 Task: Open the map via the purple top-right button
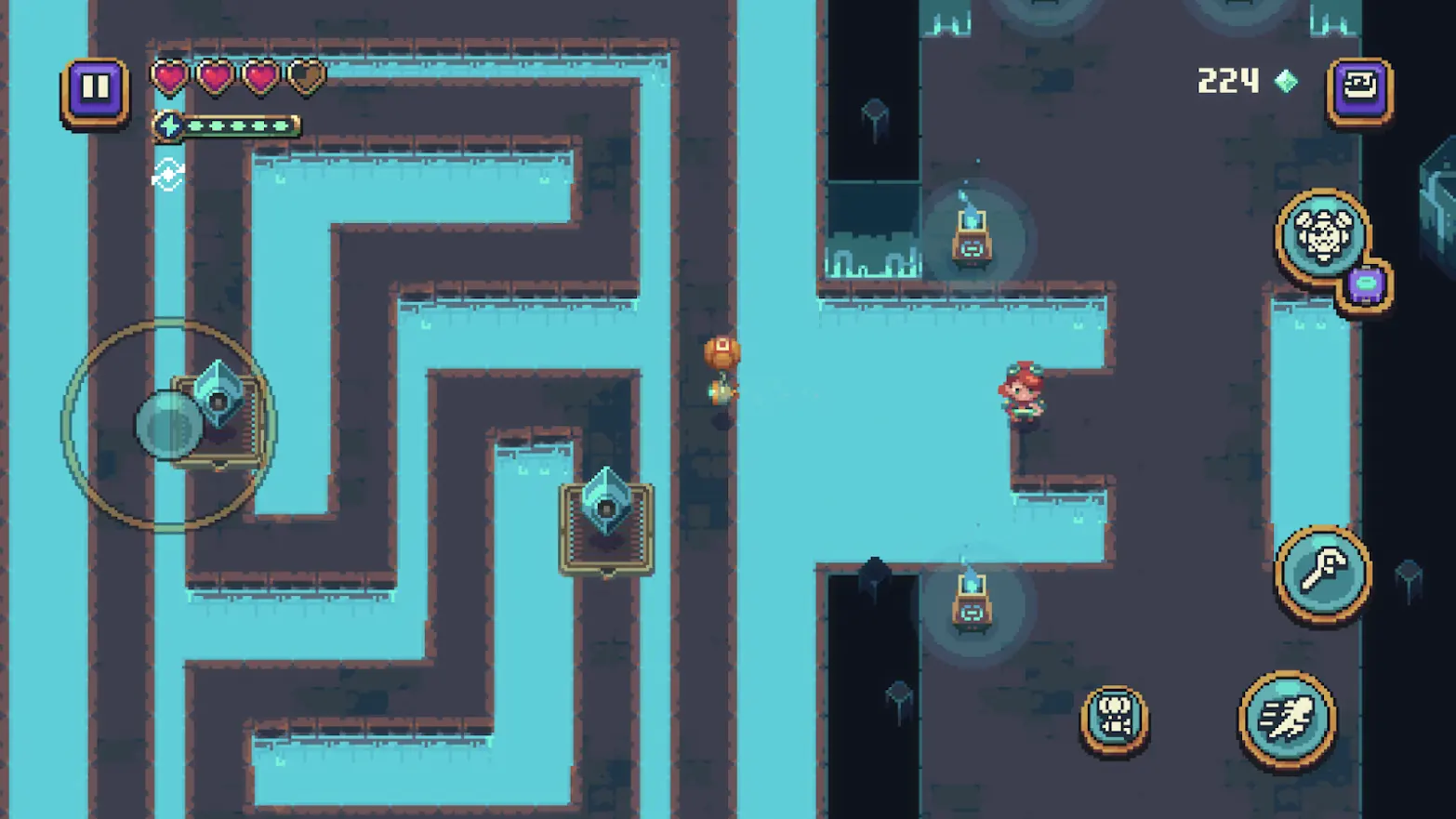[1360, 88]
